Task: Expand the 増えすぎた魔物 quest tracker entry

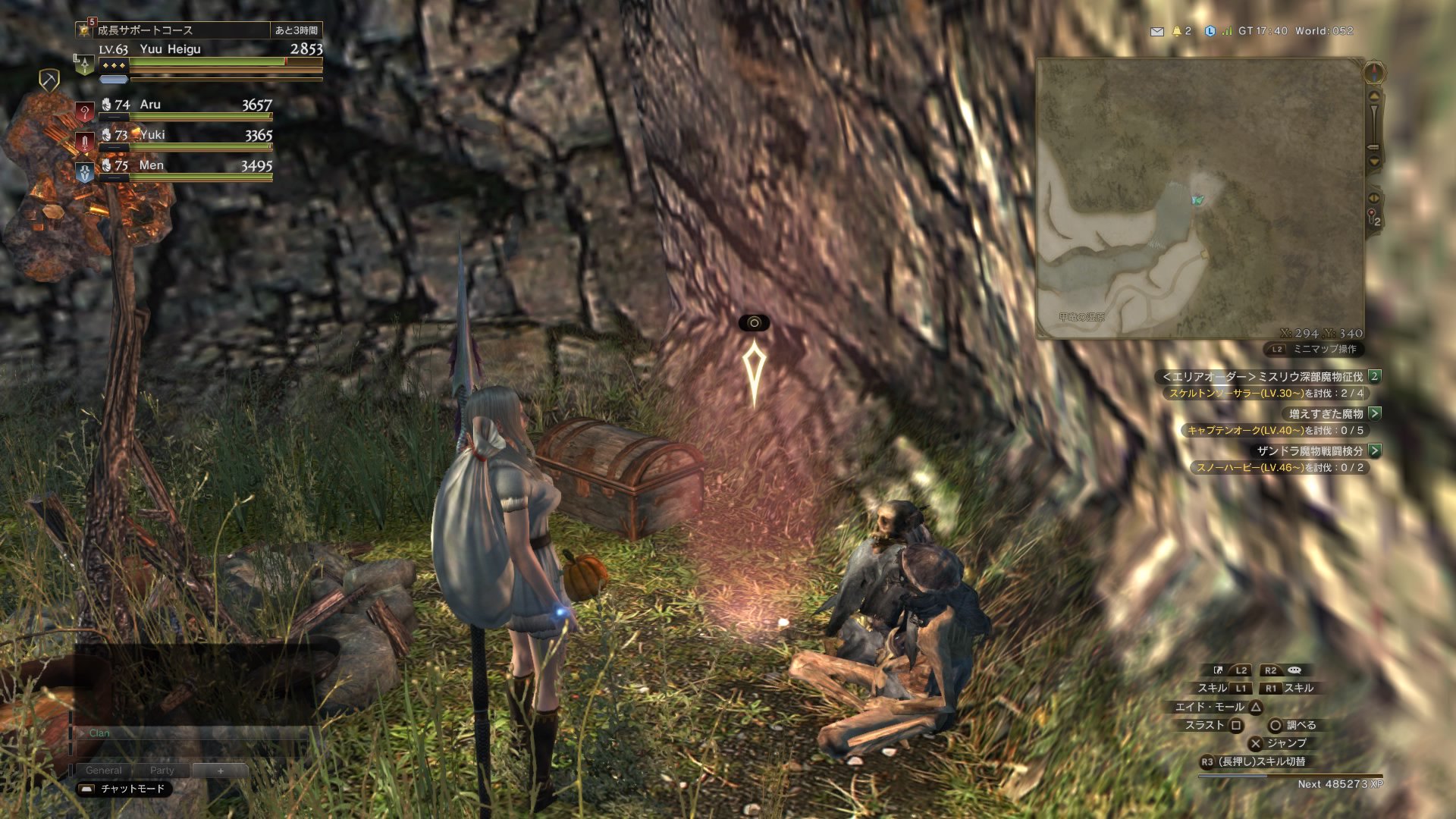Action: [1375, 413]
